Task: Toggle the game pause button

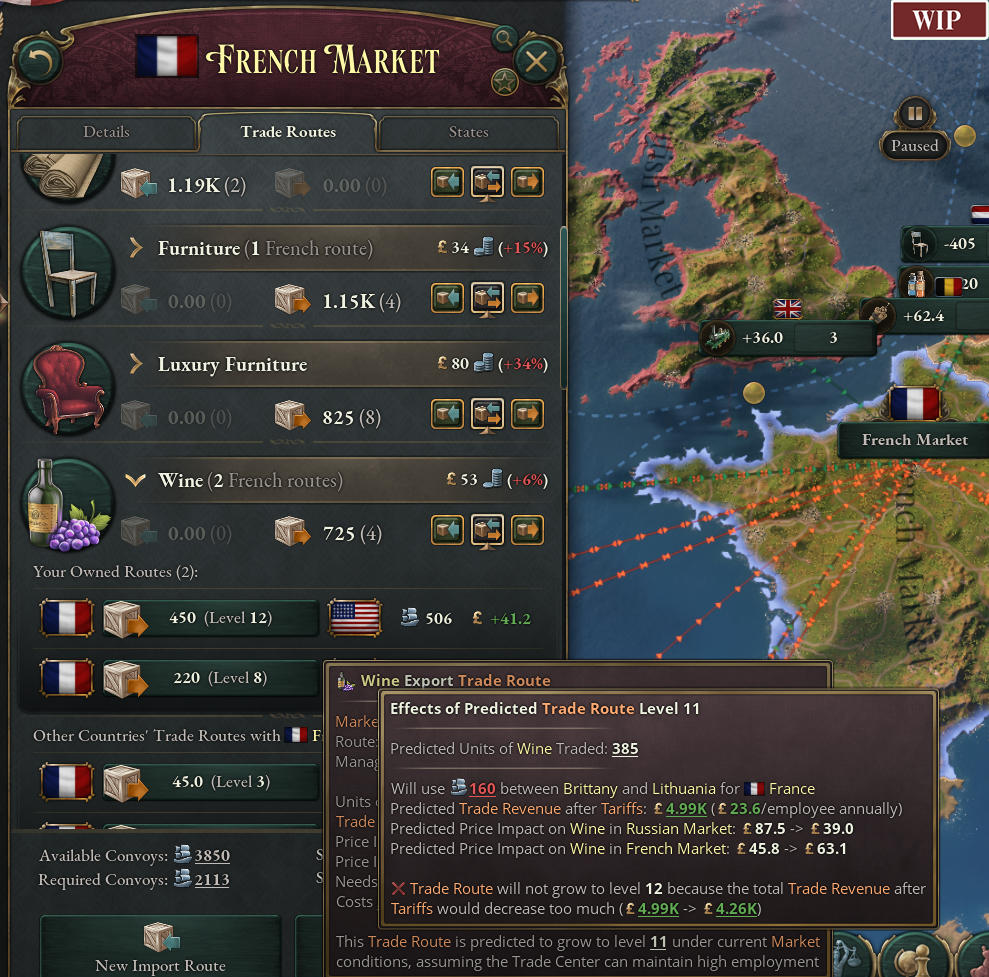Action: point(914,111)
